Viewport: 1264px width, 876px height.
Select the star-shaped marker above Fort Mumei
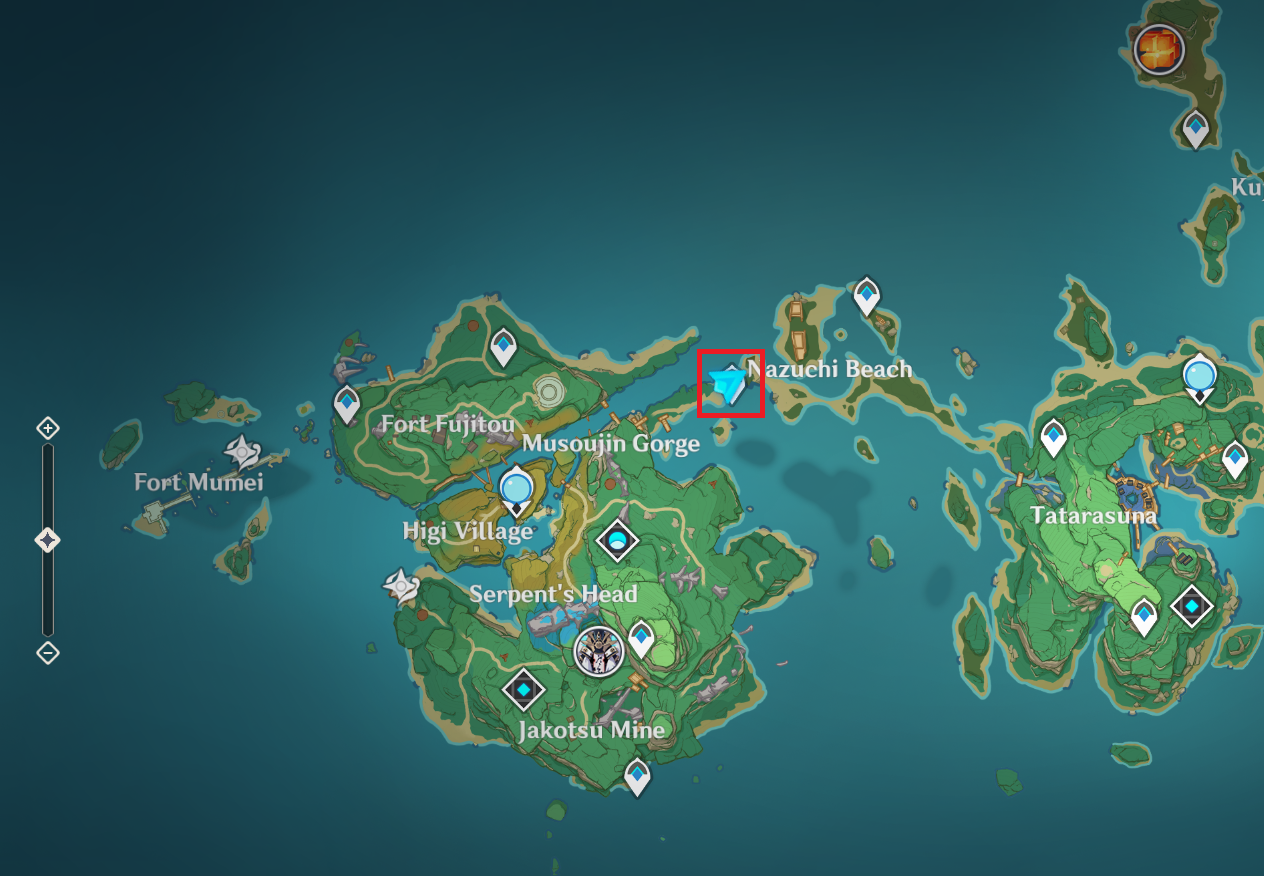click(242, 452)
